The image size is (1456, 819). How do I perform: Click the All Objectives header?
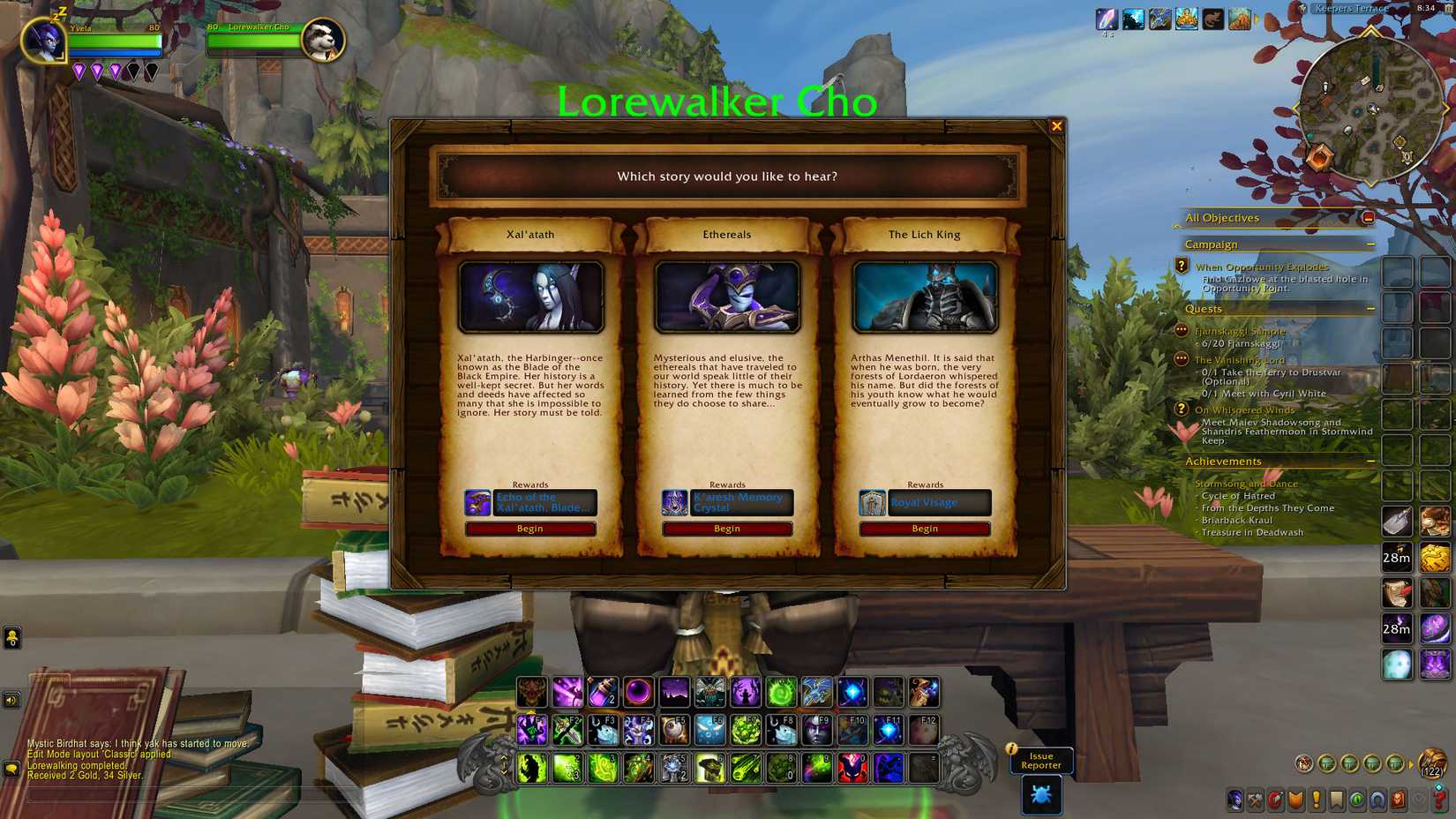point(1222,217)
